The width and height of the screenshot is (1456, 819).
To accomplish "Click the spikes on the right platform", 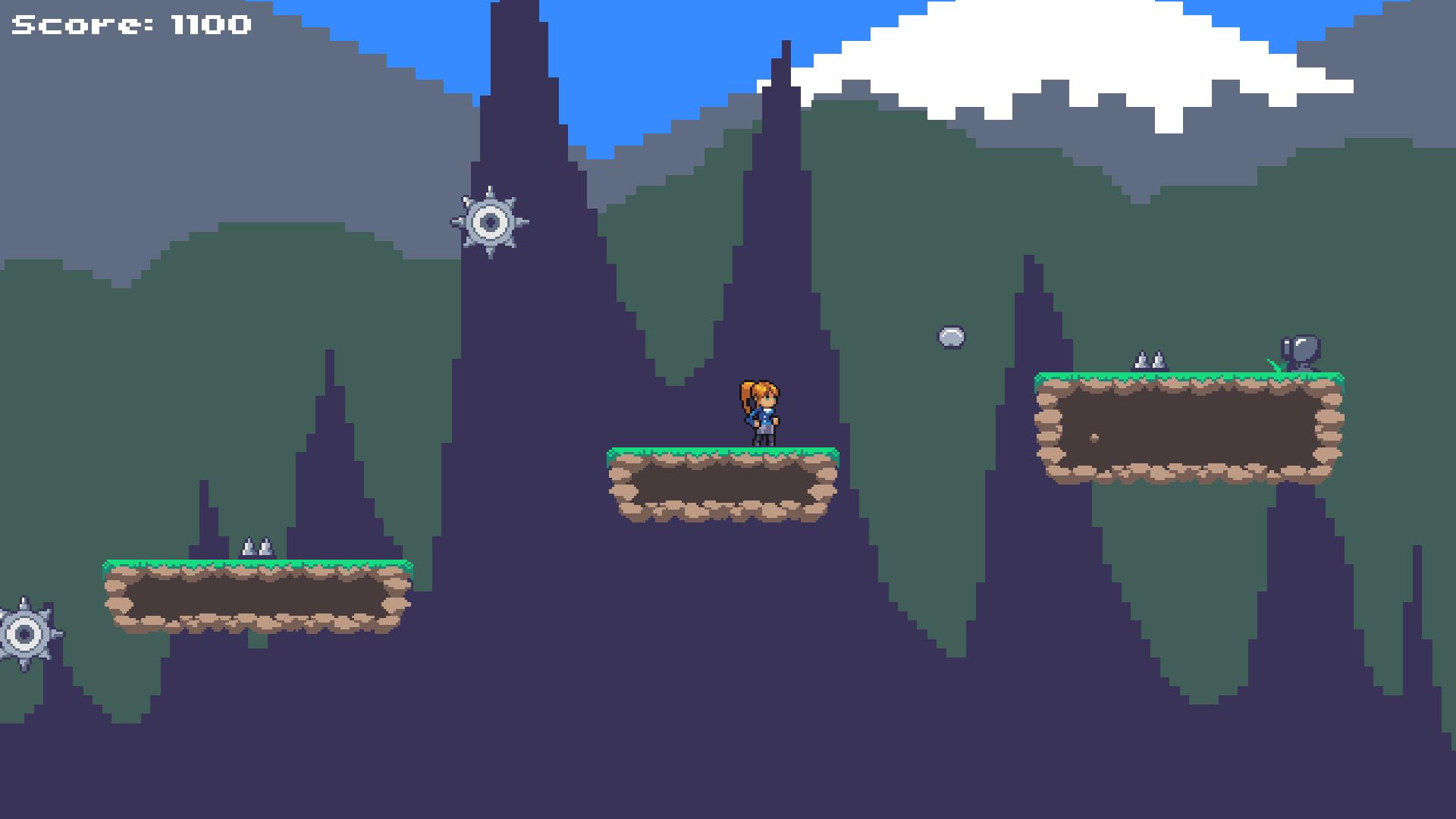I will [1149, 358].
